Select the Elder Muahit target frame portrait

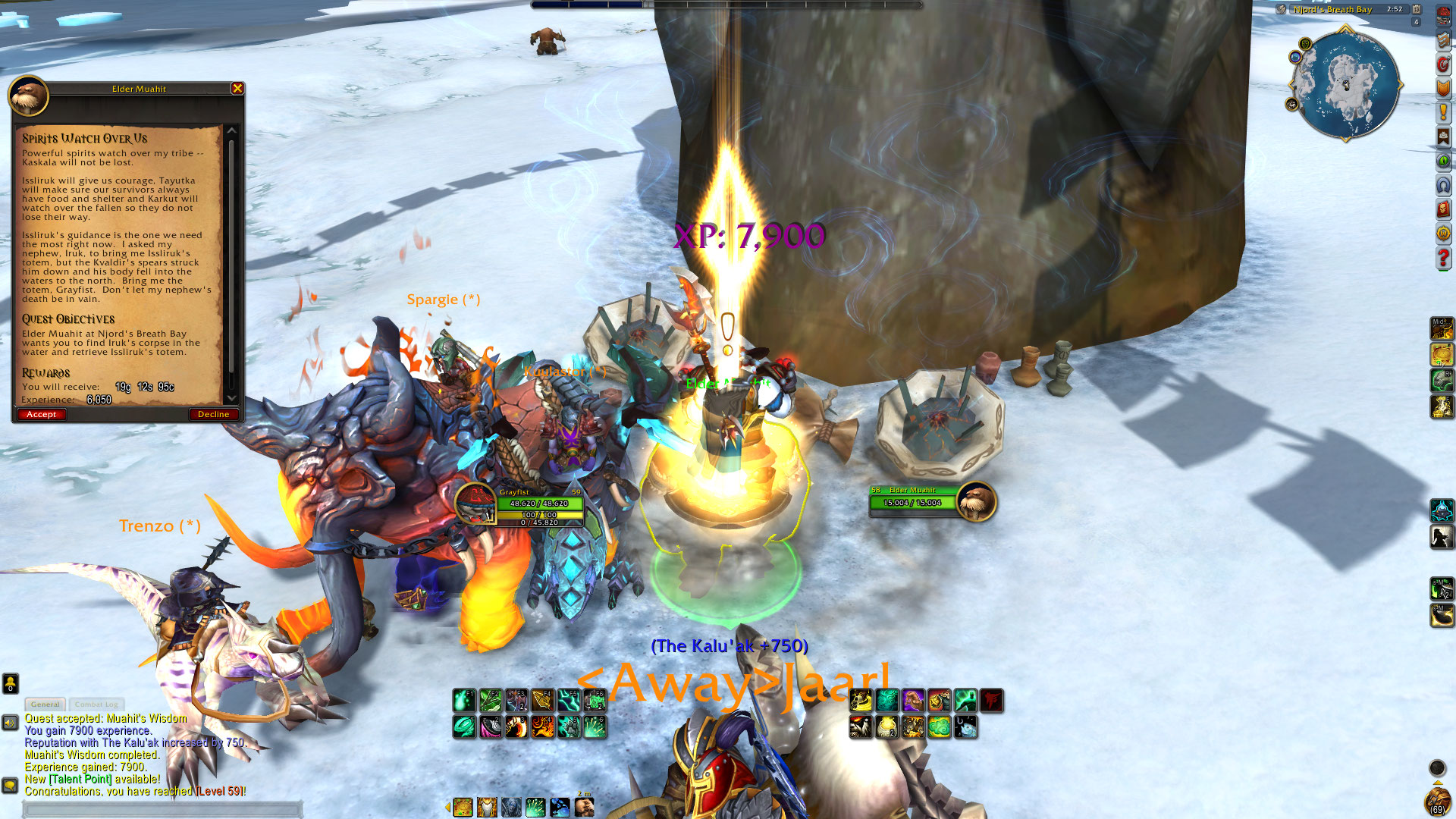pos(976,501)
